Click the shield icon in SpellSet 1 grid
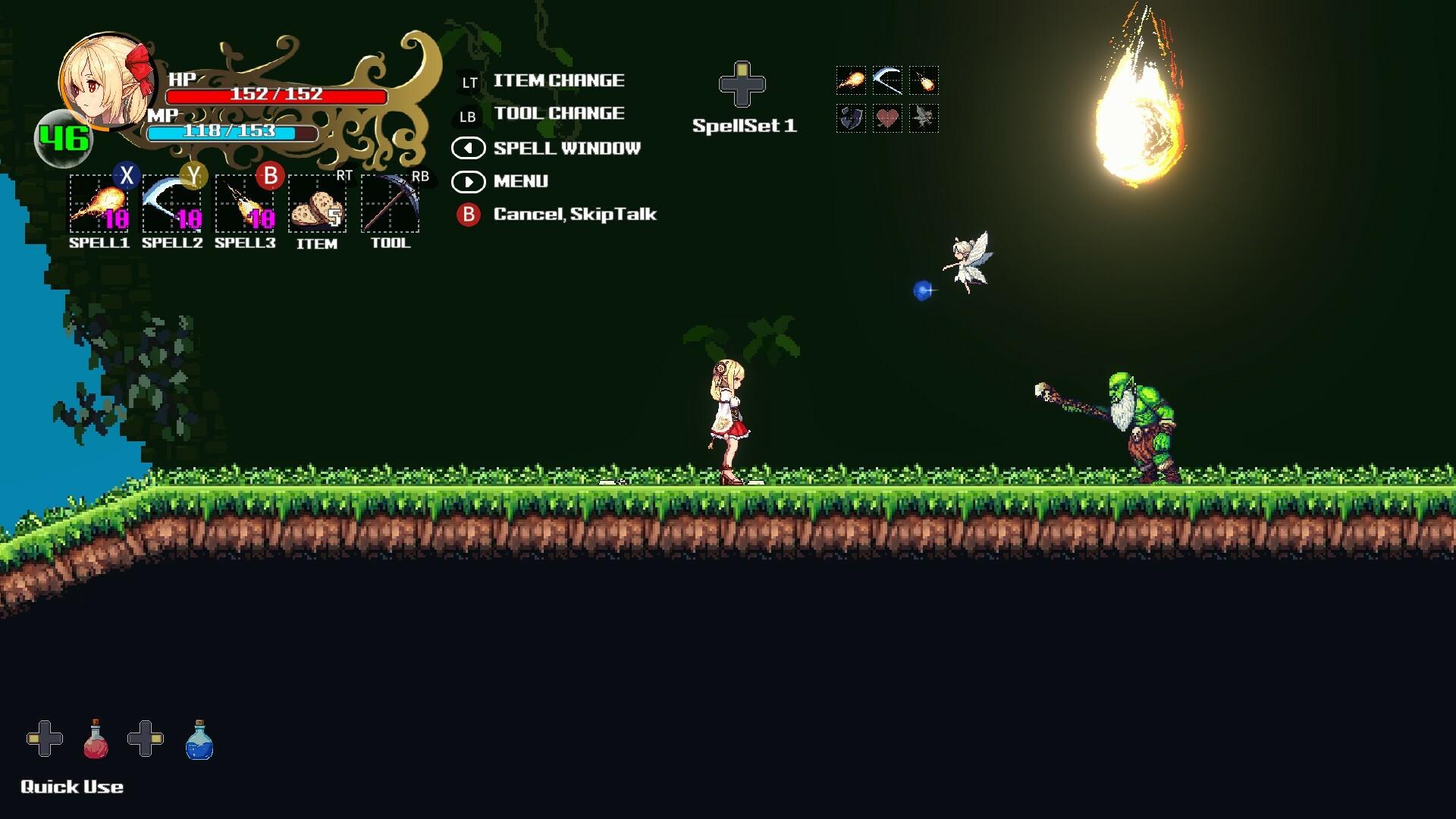 click(852, 118)
